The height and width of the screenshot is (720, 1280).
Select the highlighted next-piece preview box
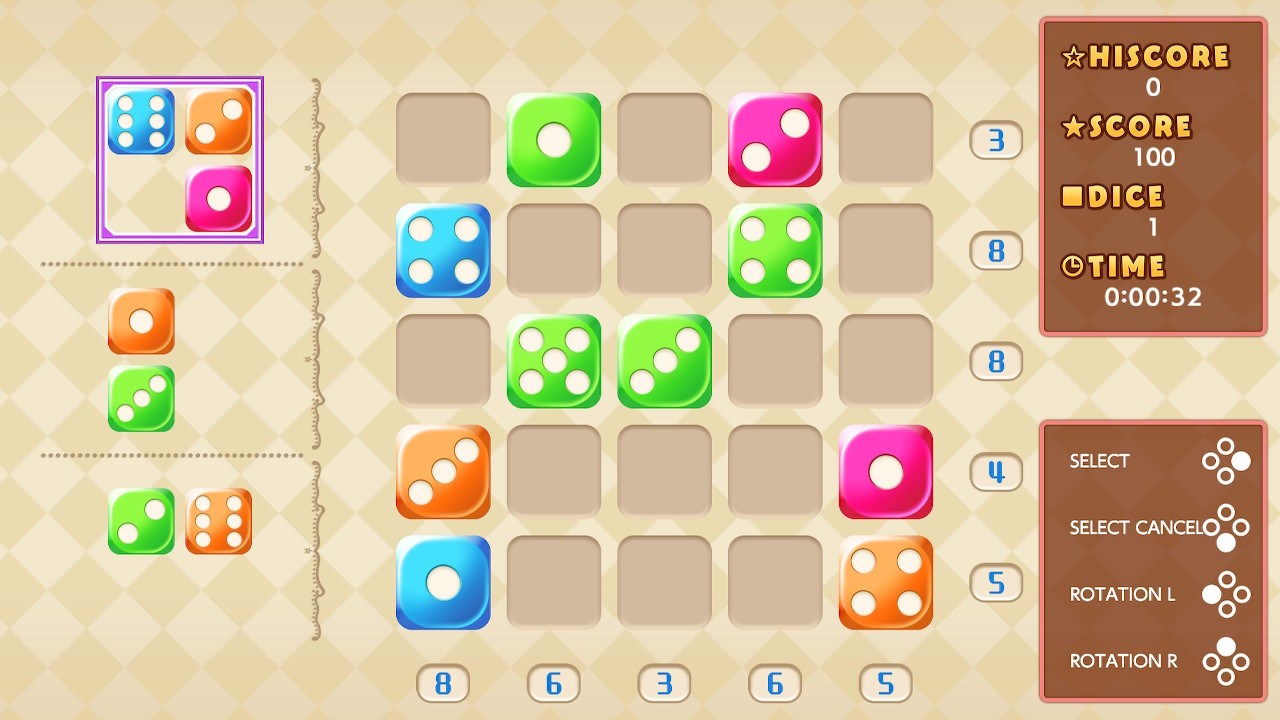[179, 158]
